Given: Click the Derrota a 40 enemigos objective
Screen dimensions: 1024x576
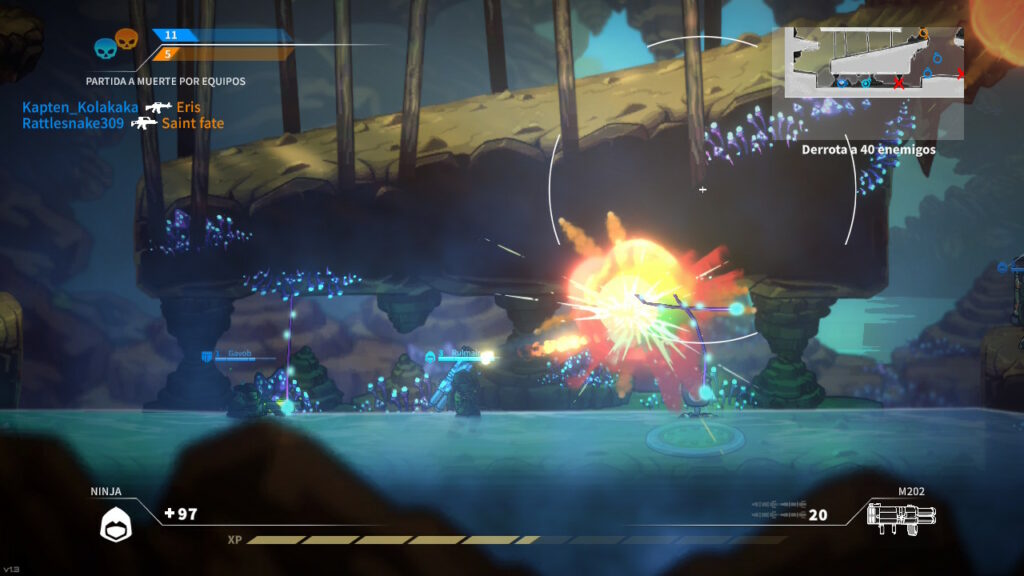Looking at the screenshot, I should tap(868, 149).
